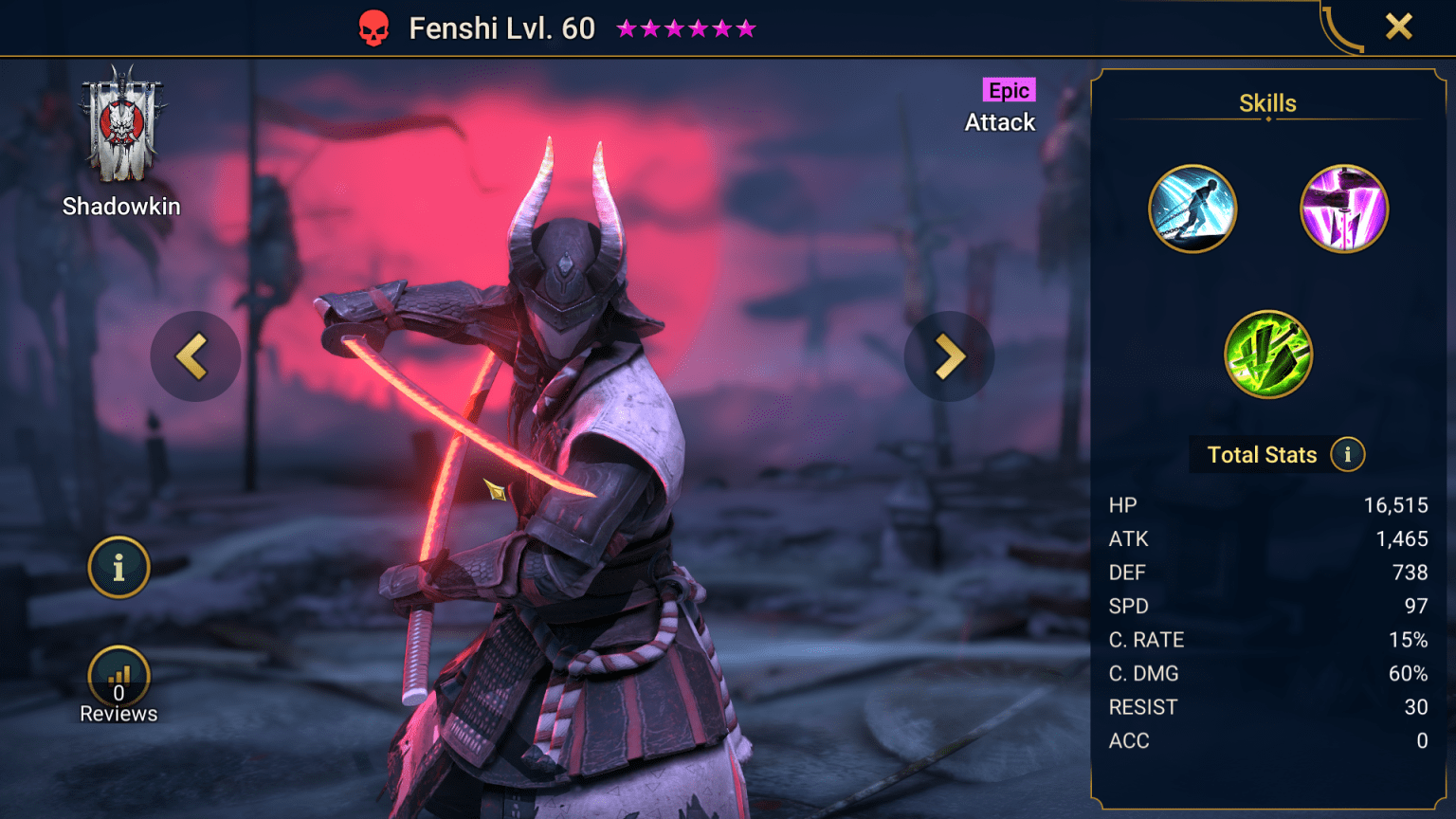Select the green third skill icon

click(x=1267, y=355)
